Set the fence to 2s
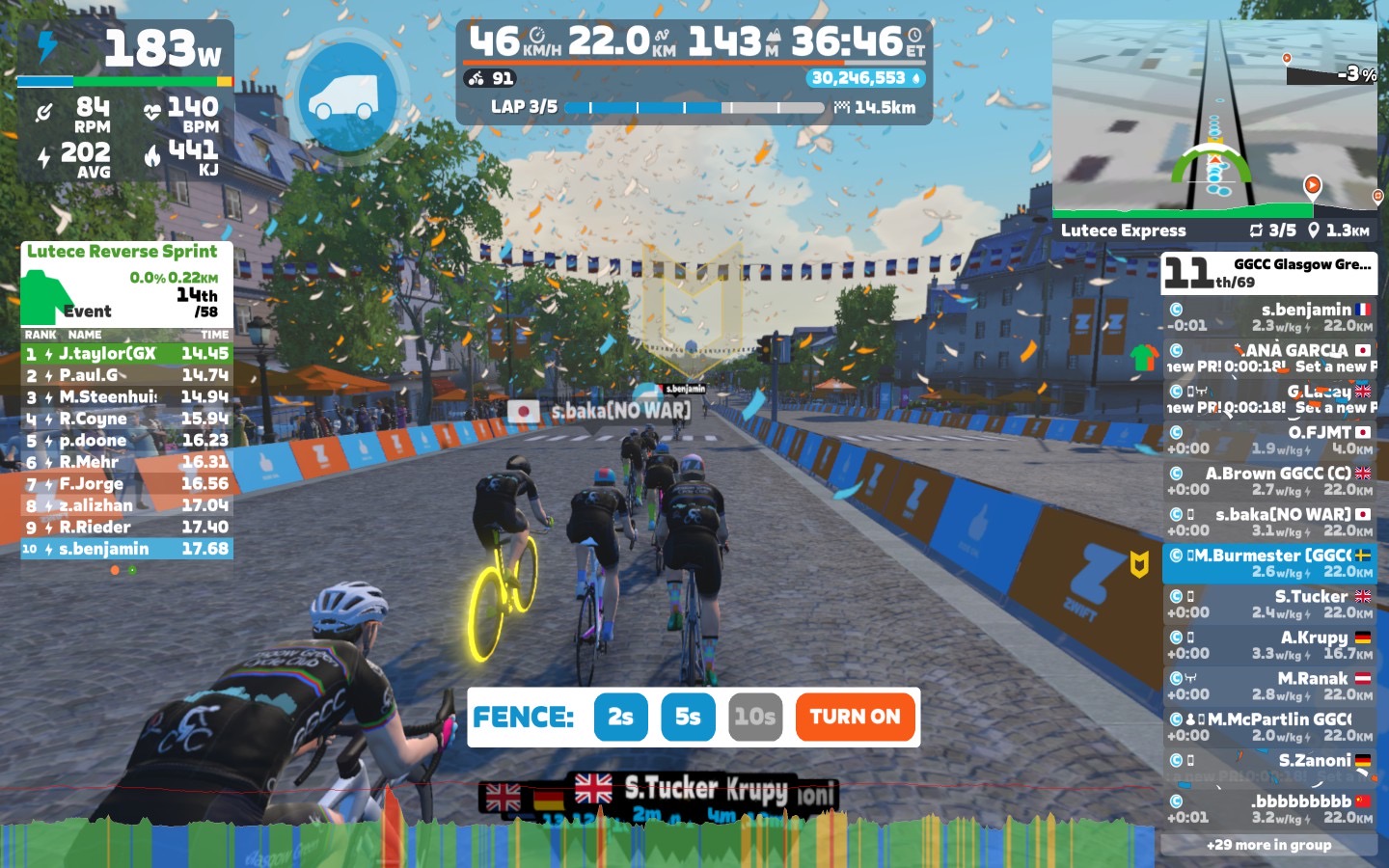1389x868 pixels. (620, 717)
